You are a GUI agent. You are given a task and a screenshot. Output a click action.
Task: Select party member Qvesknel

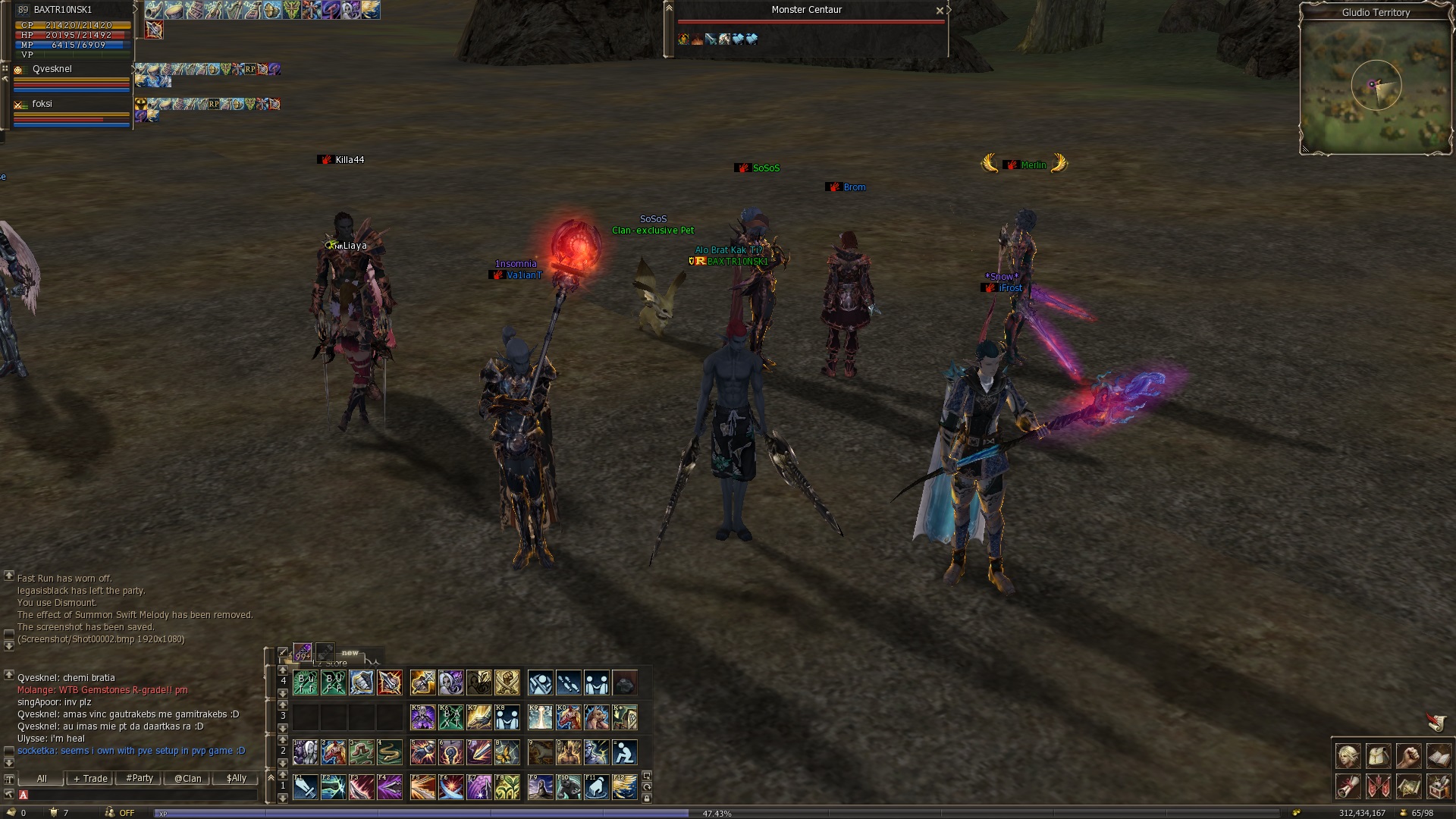tap(52, 69)
